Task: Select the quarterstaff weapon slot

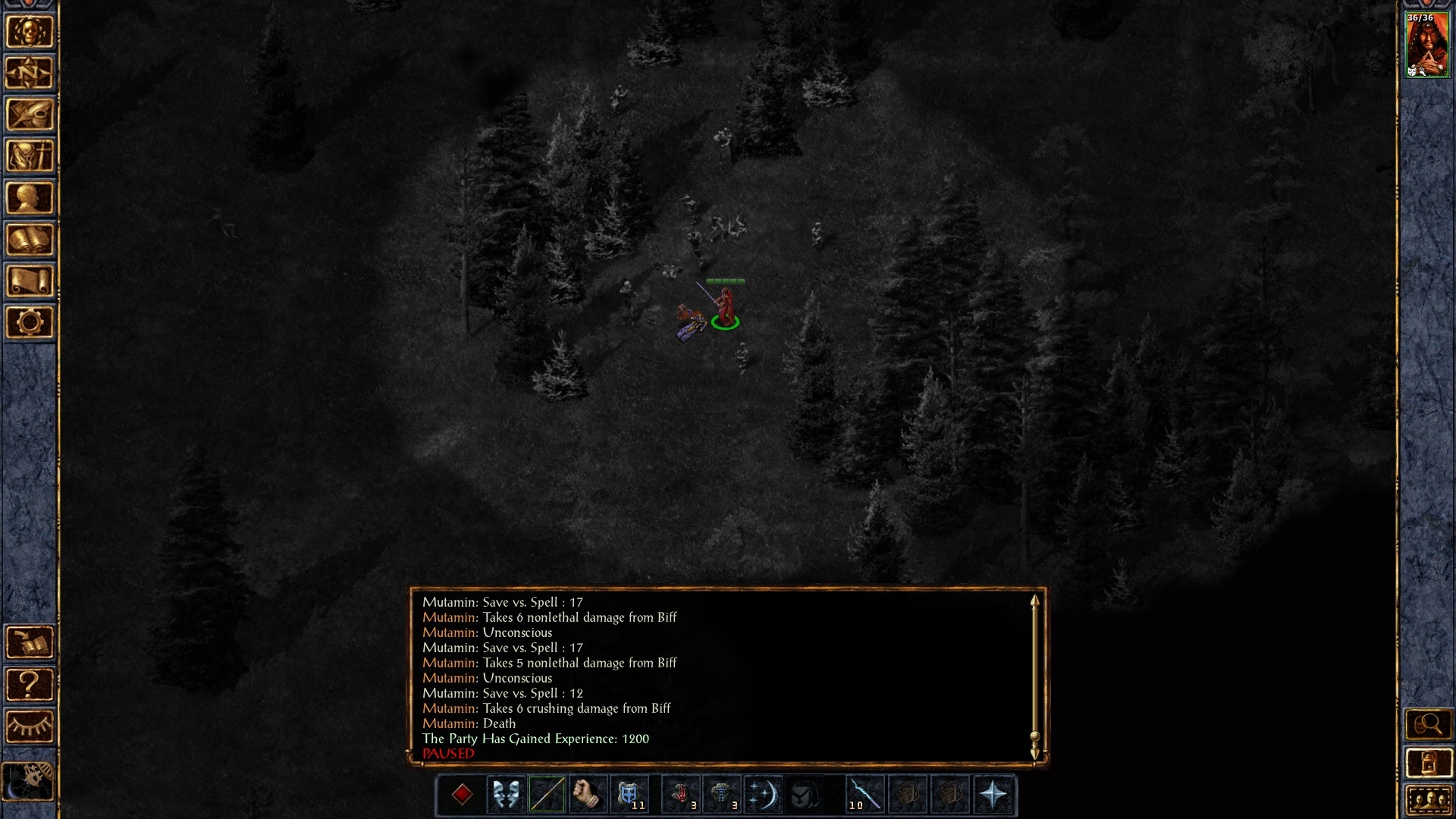Action: click(x=546, y=795)
